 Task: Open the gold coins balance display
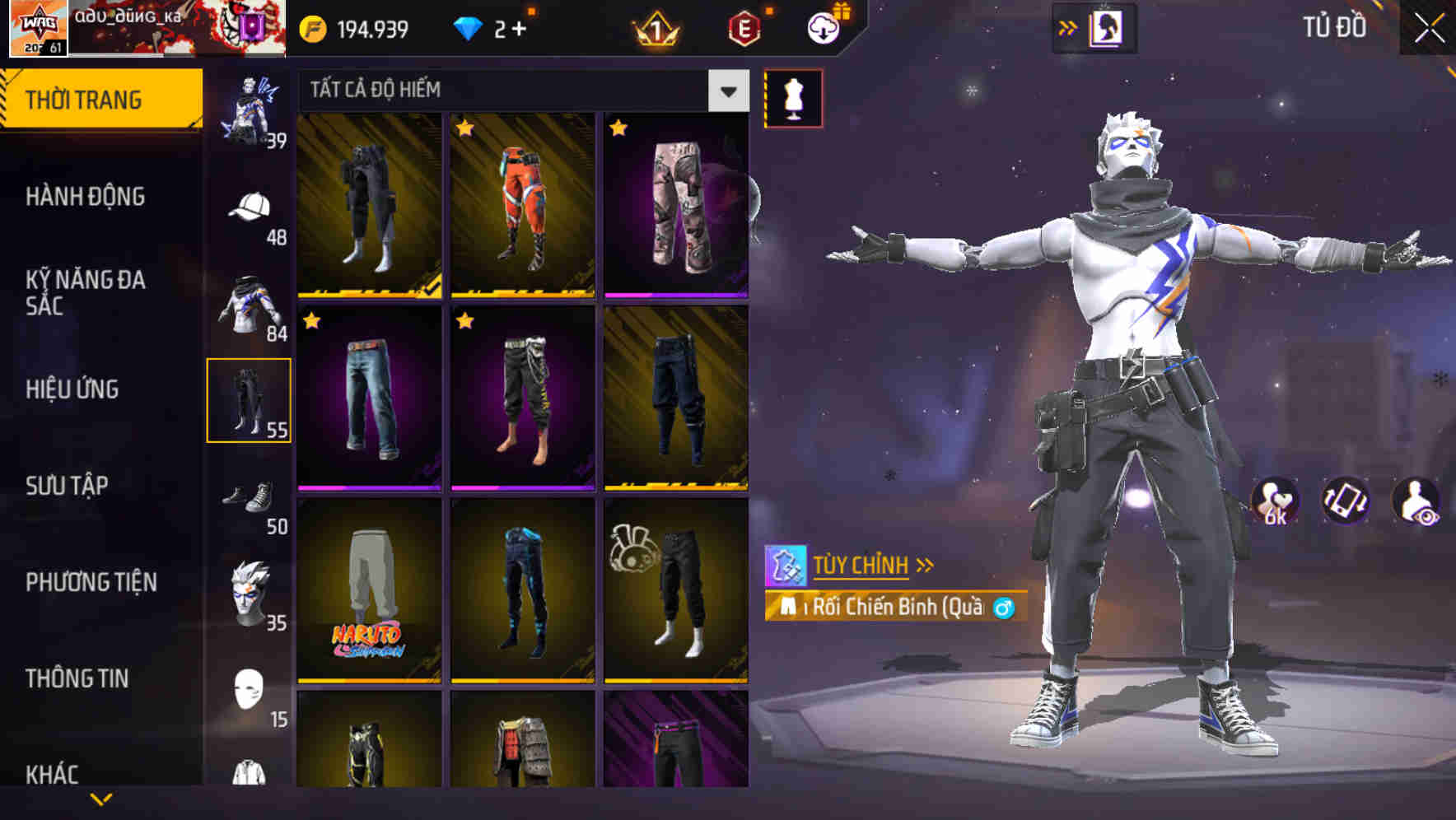point(354,27)
